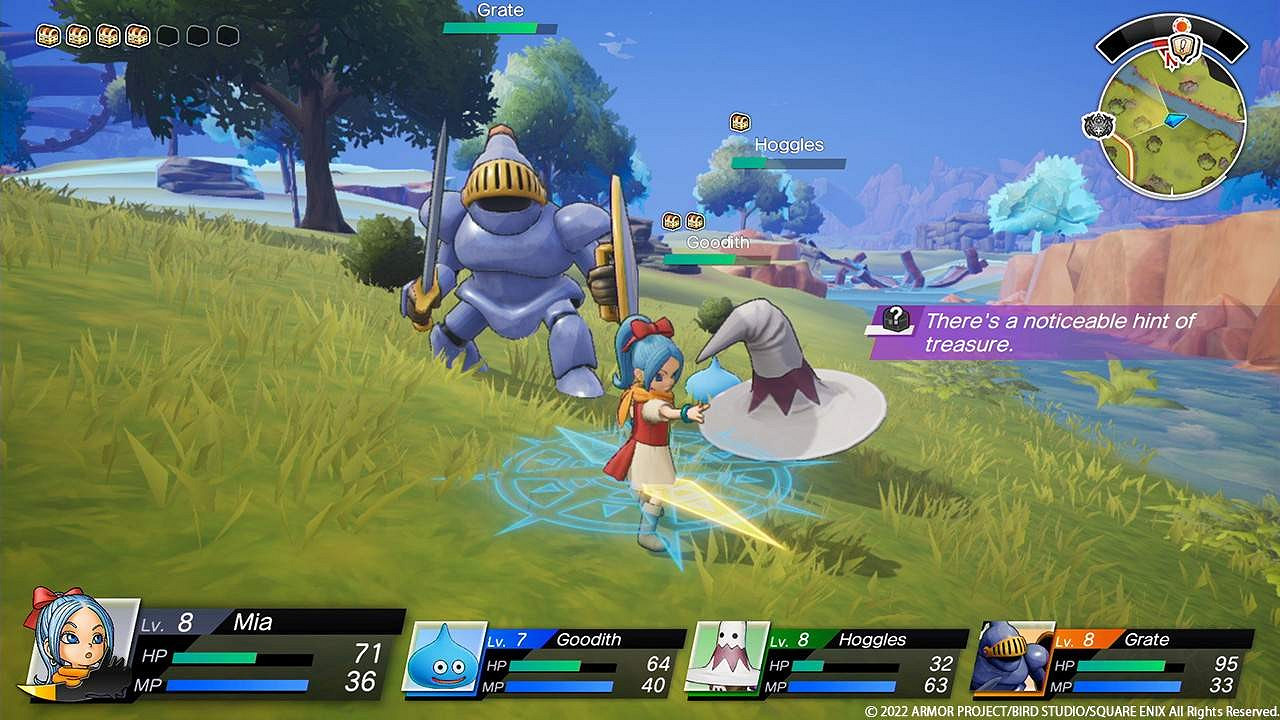The height and width of the screenshot is (720, 1280).
Task: Click the compass icon above the minimap
Action: pos(1182,45)
